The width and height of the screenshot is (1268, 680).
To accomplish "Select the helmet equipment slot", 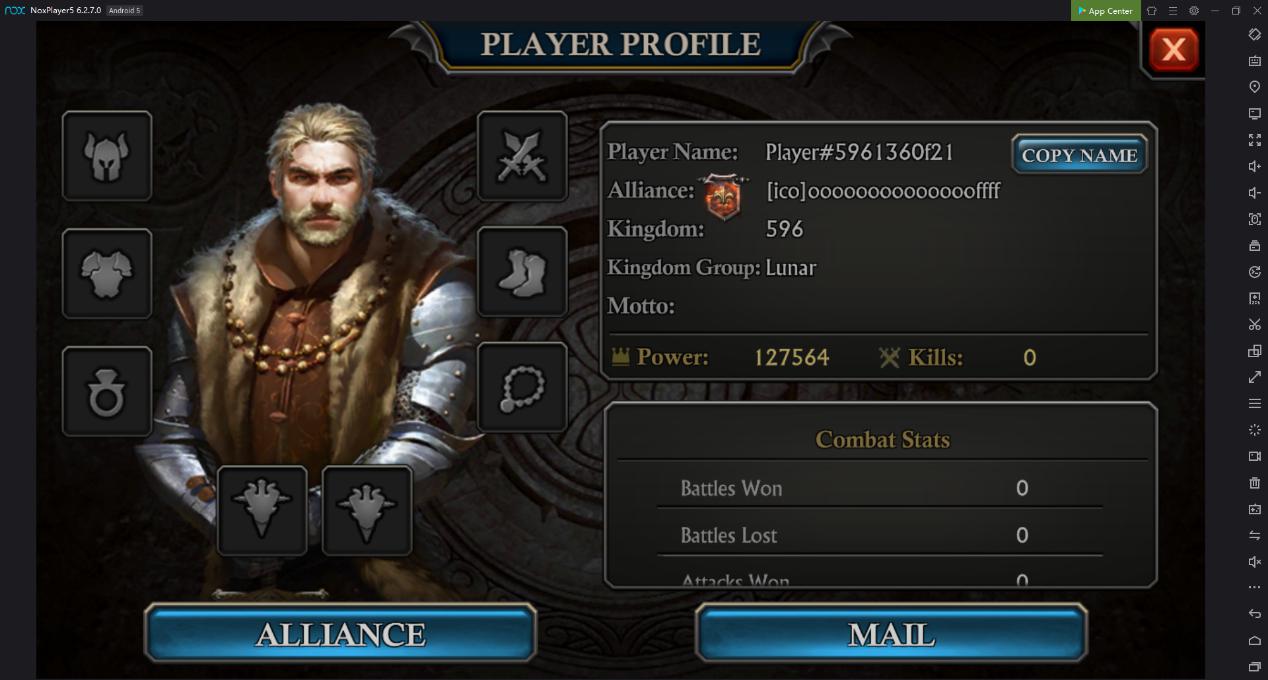I will pyautogui.click(x=107, y=156).
